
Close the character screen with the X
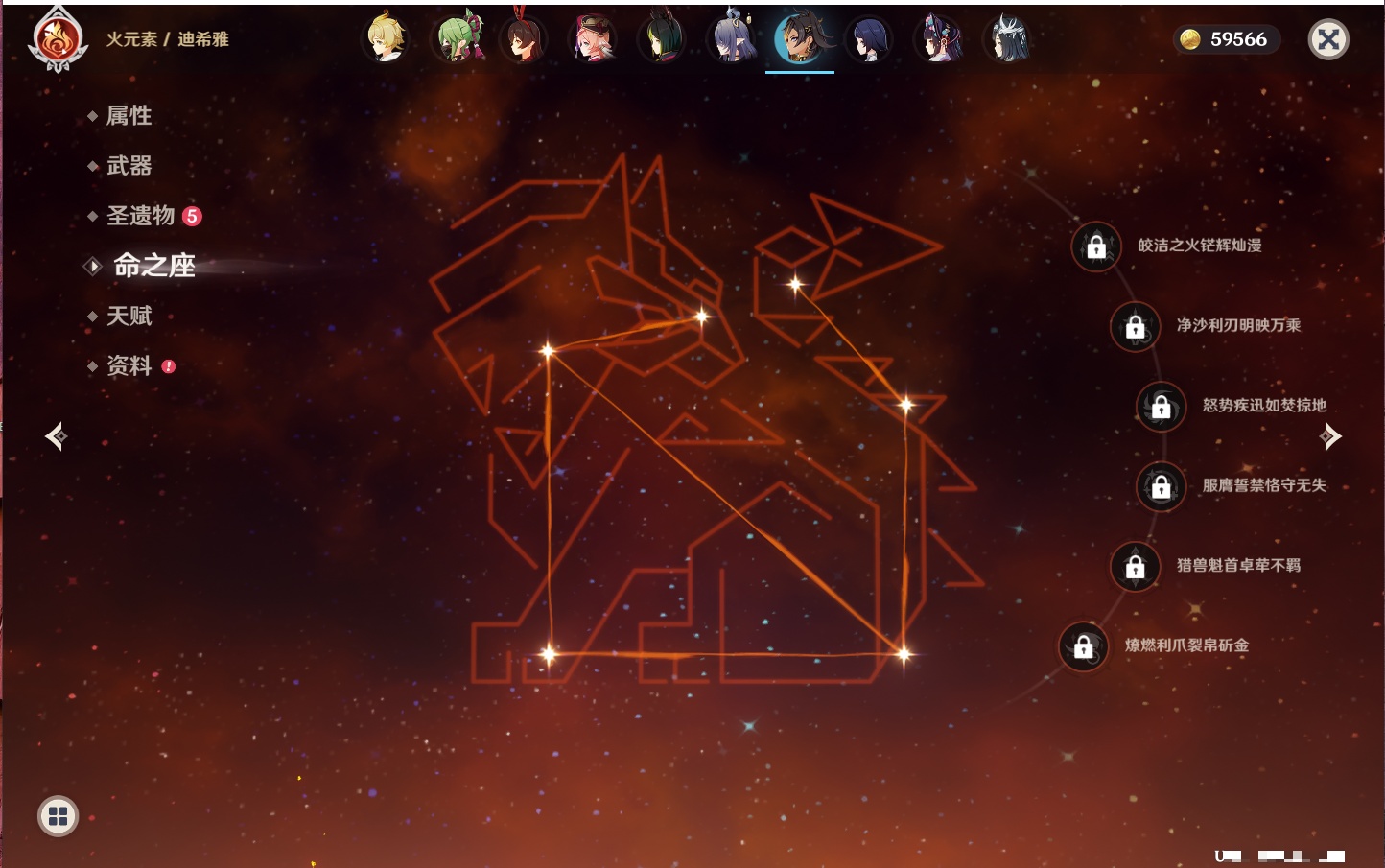[1328, 39]
